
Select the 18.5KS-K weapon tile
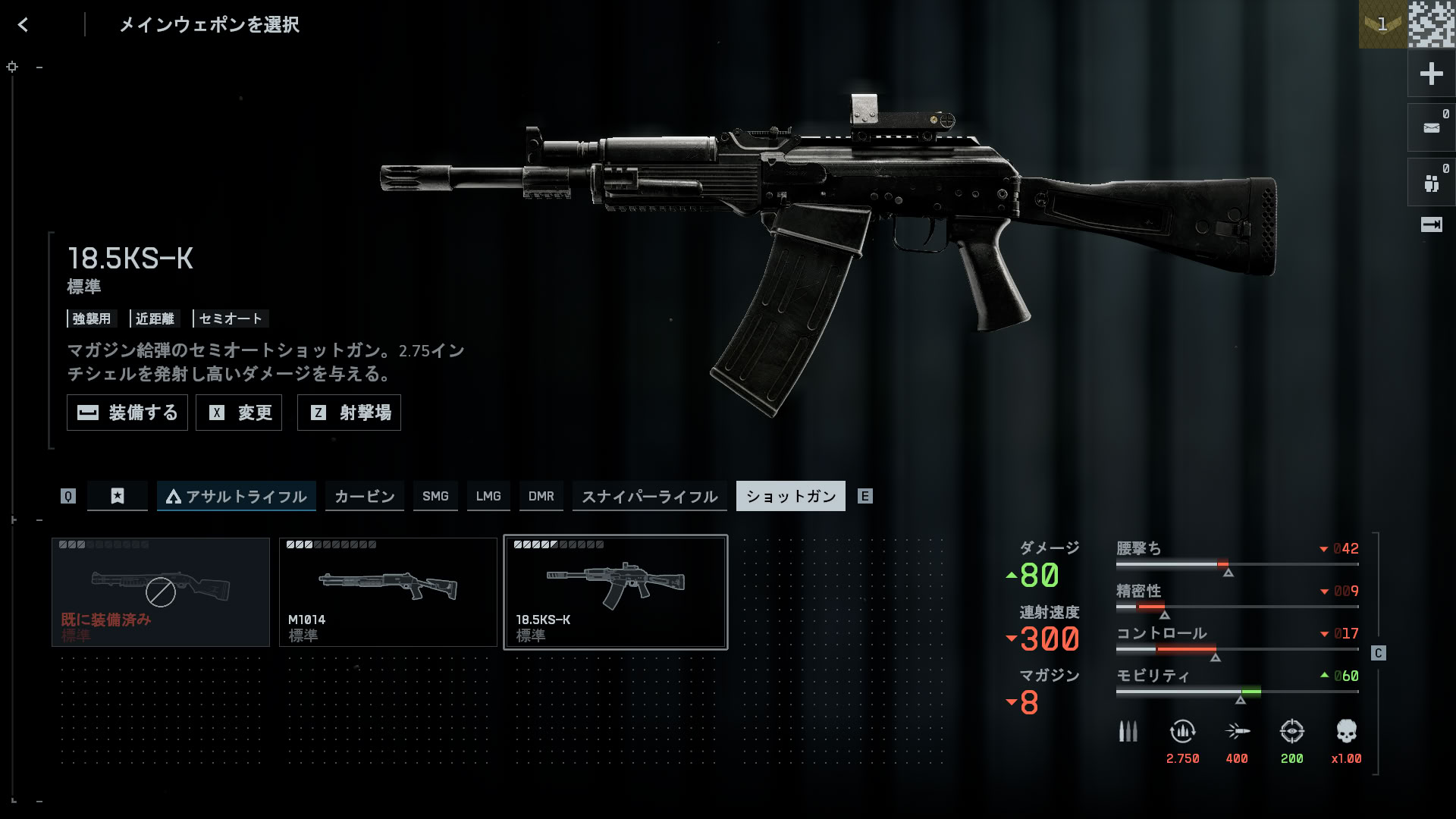point(616,592)
